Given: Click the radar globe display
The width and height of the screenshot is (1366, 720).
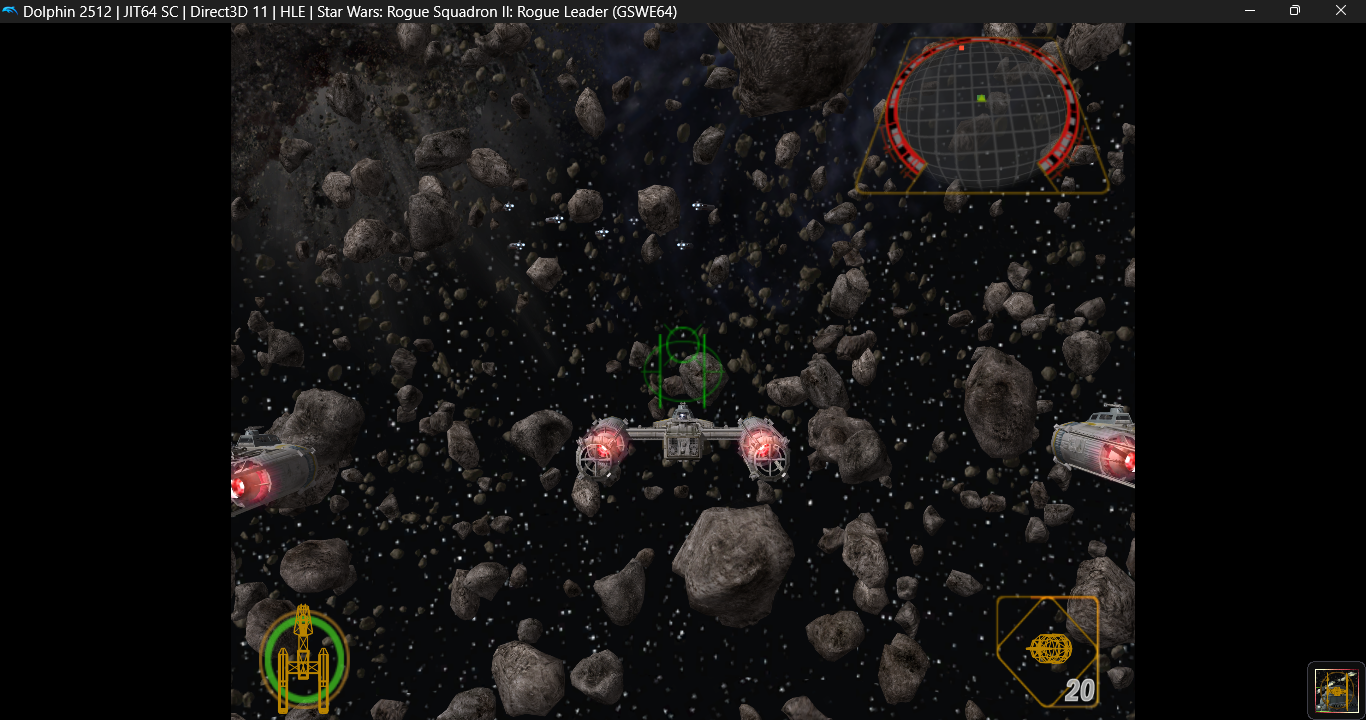Looking at the screenshot, I should [981, 114].
